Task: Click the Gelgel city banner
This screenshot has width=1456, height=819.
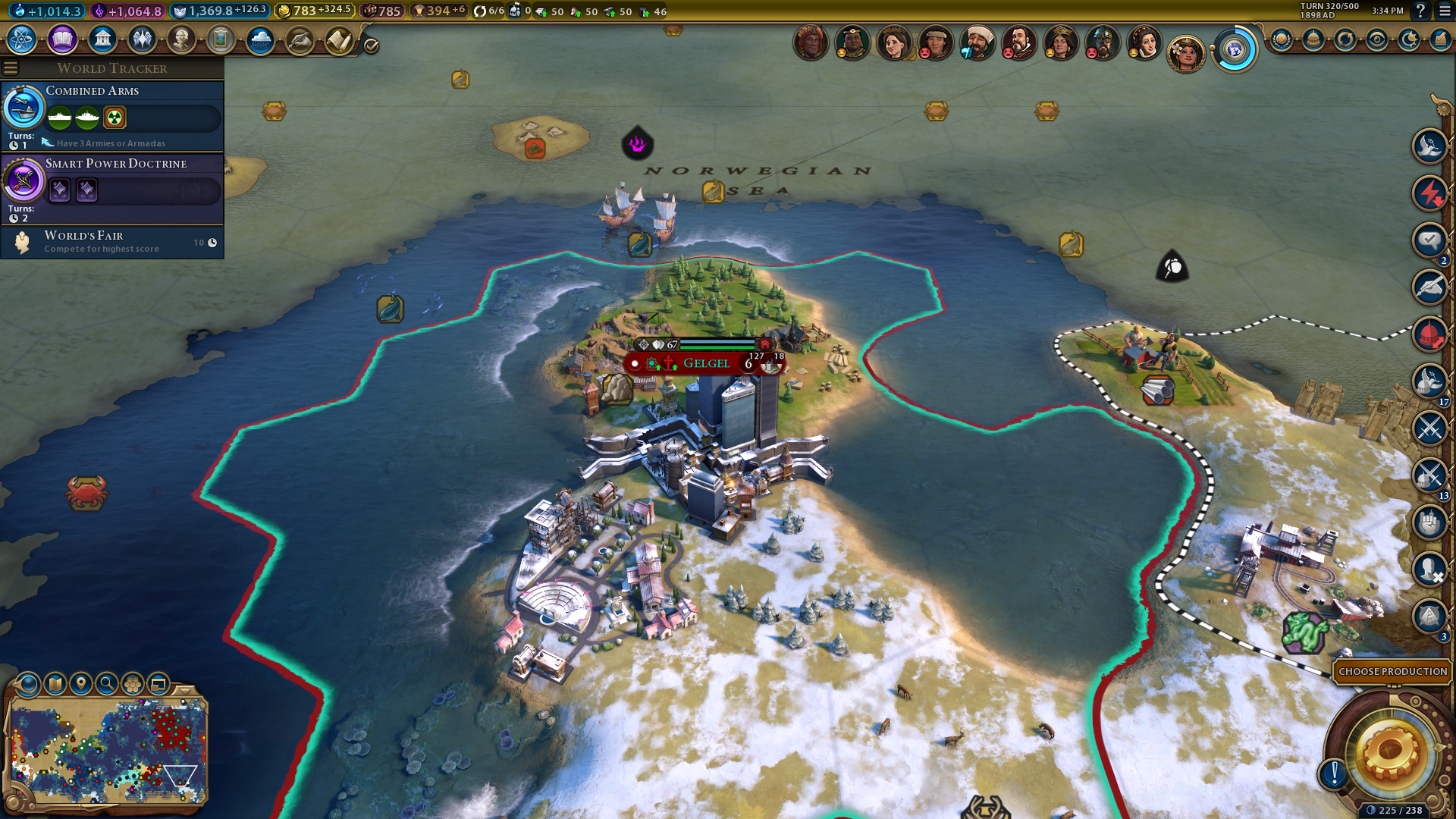Action: click(x=706, y=363)
